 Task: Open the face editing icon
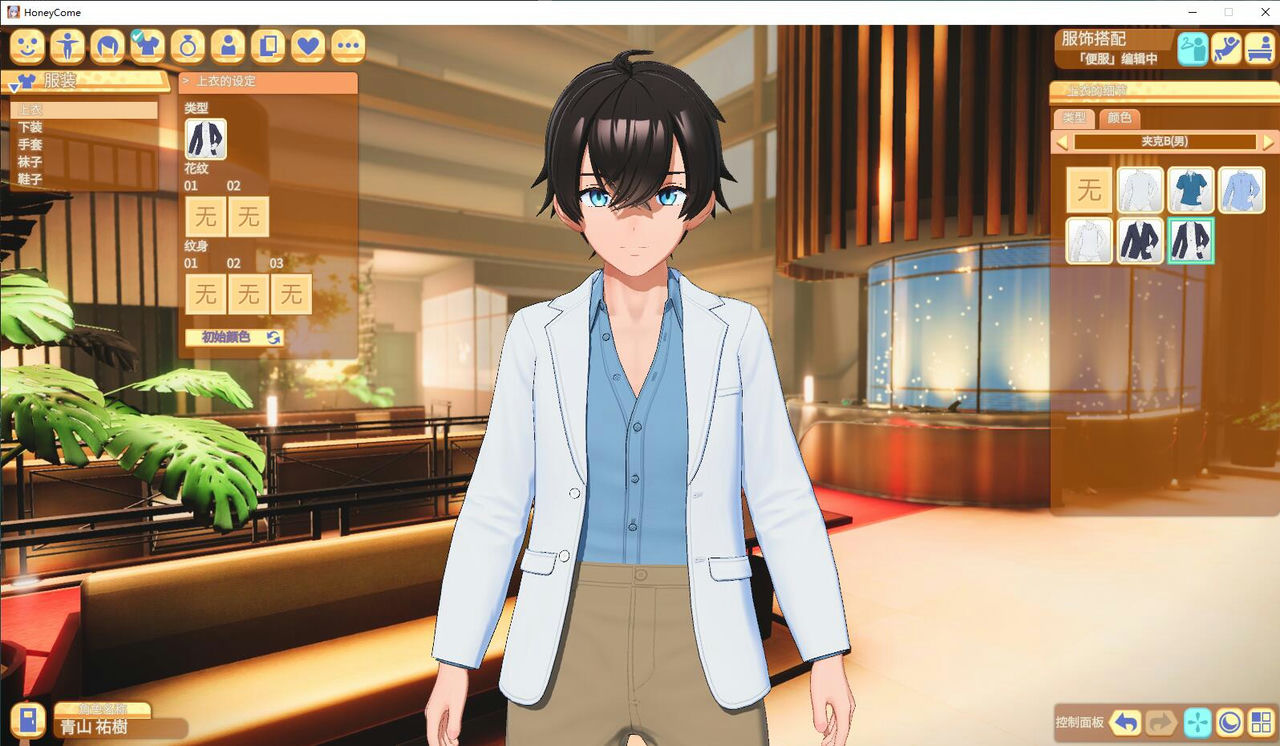click(x=26, y=46)
